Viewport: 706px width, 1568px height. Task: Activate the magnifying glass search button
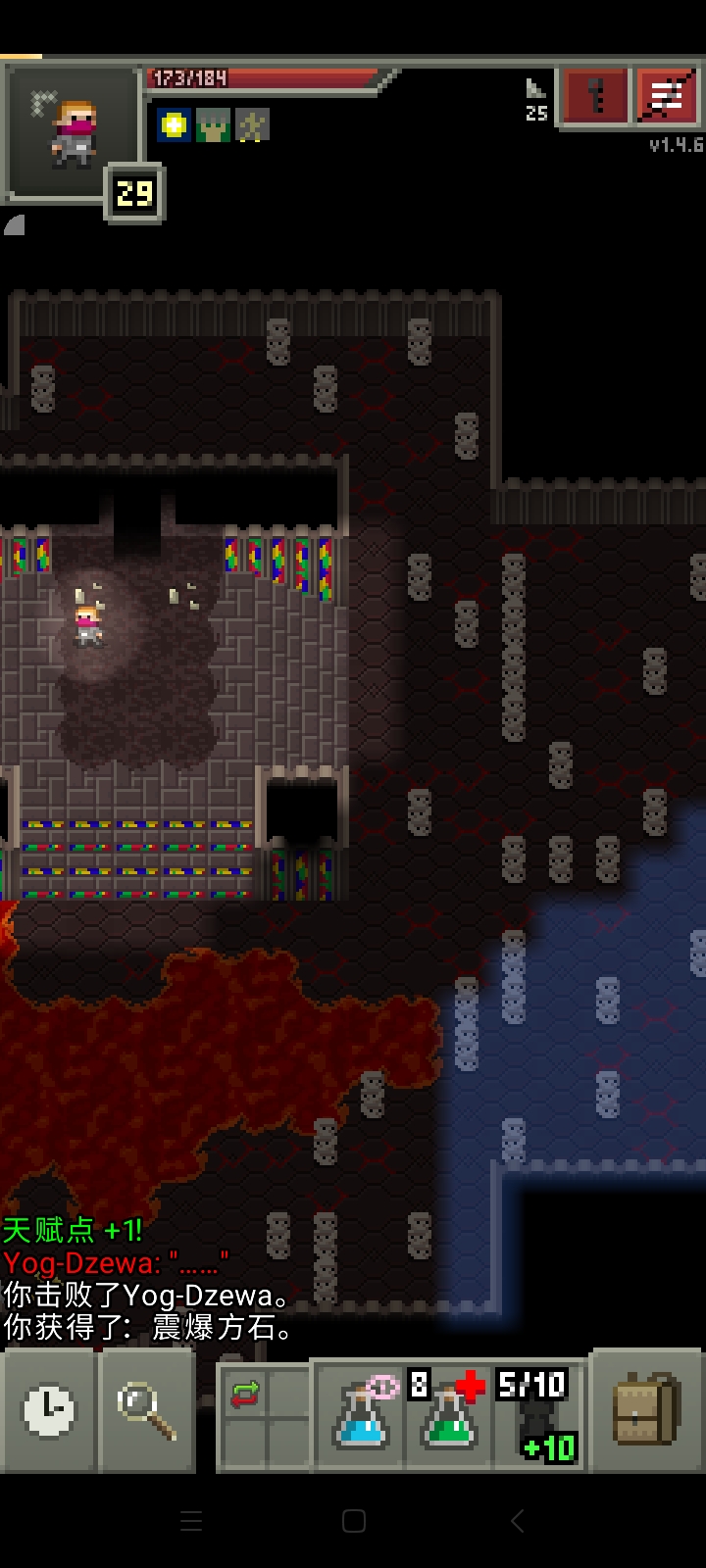tap(147, 1410)
